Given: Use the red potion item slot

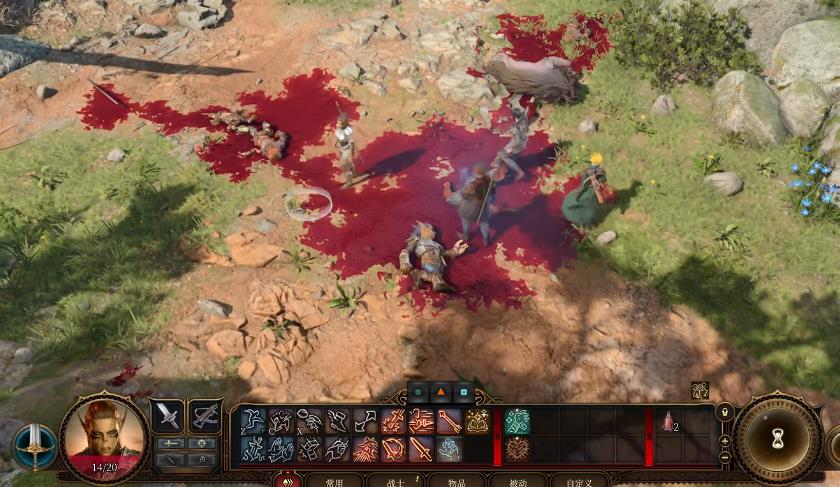Looking at the screenshot, I should coord(668,421).
